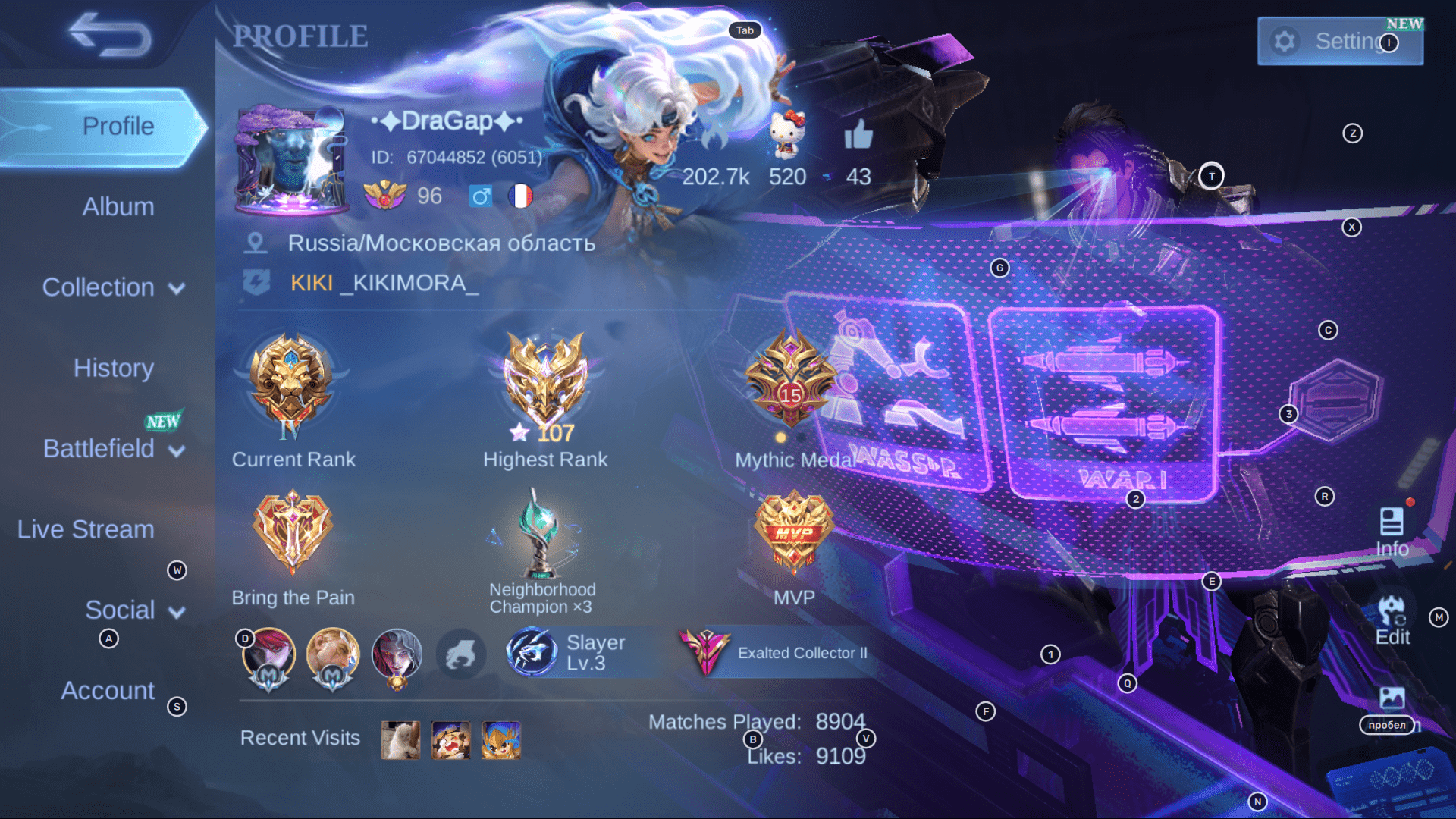Switch to the Album tab
Image resolution: width=1456 pixels, height=819 pixels.
pyautogui.click(x=117, y=206)
